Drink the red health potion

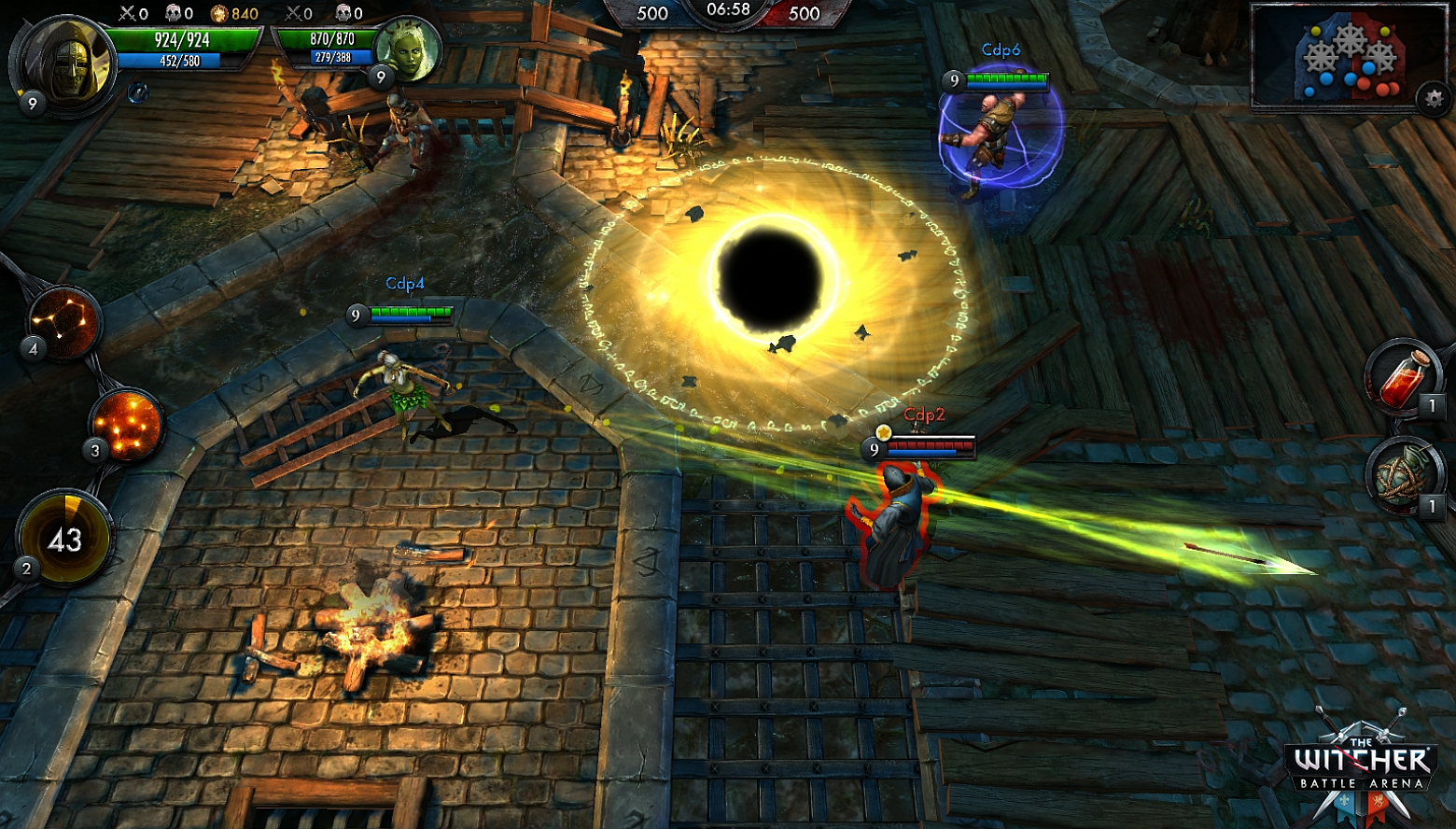click(1401, 376)
